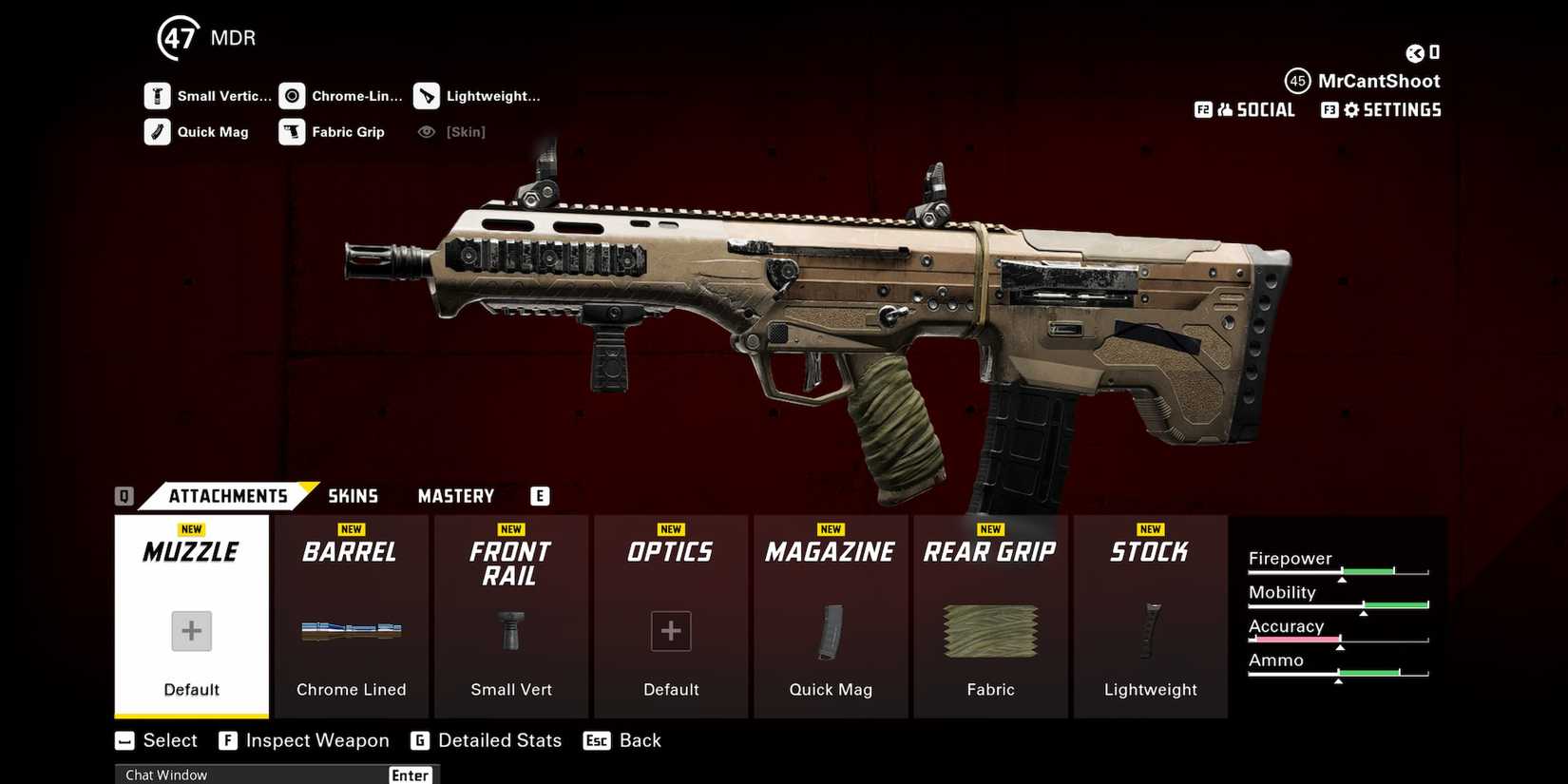Viewport: 1568px width, 784px height.
Task: Open the Quick Mag attachment icon
Action: tap(158, 131)
